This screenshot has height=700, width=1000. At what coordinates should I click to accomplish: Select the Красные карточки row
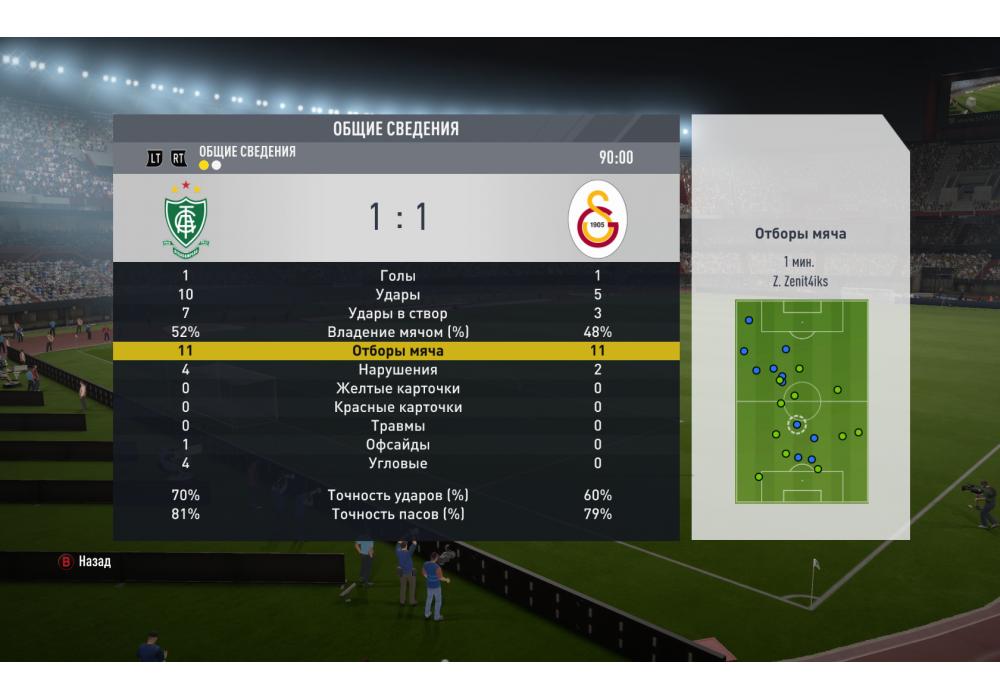(397, 407)
